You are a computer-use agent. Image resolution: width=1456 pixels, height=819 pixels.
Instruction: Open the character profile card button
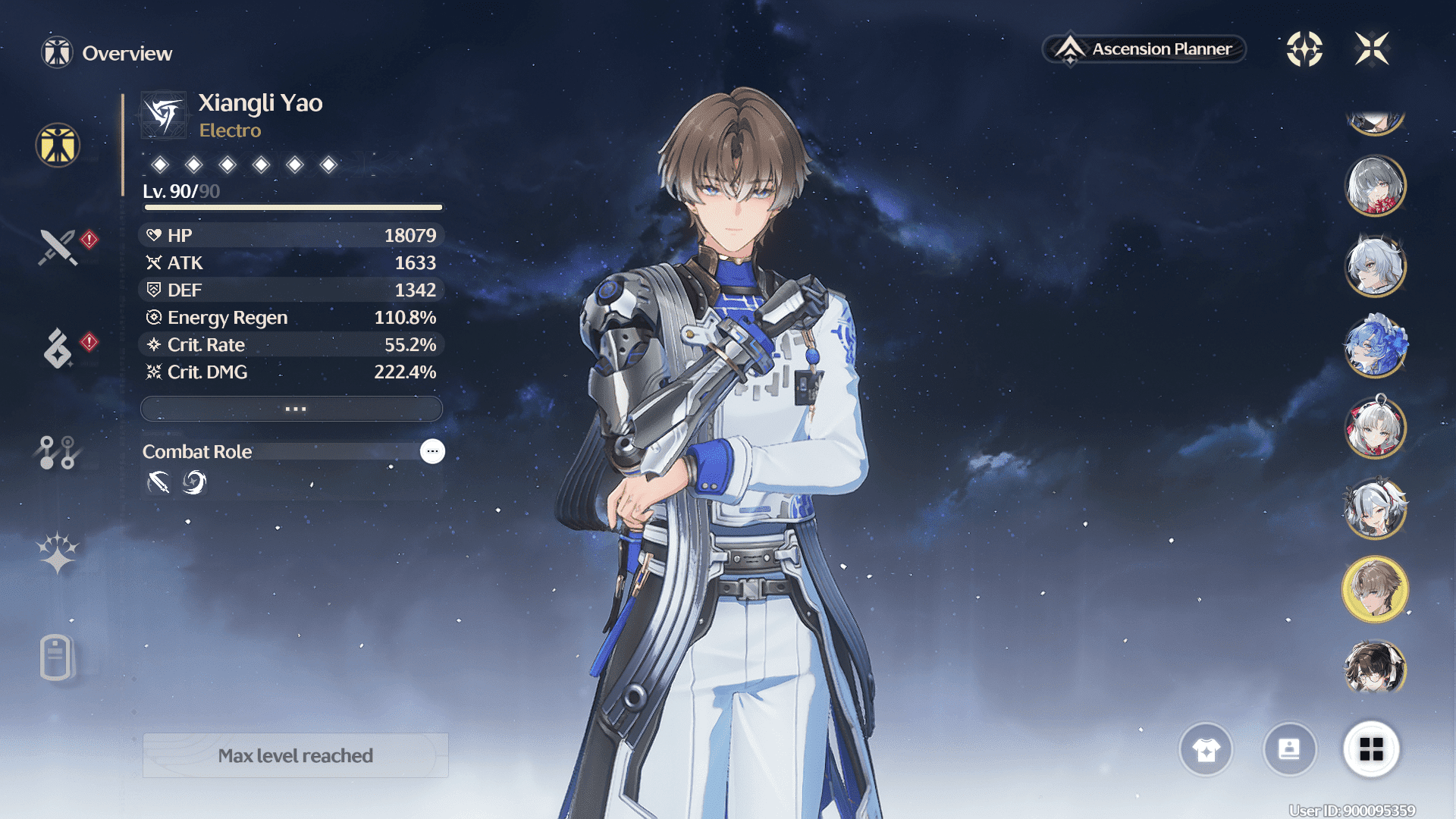coord(1289,750)
